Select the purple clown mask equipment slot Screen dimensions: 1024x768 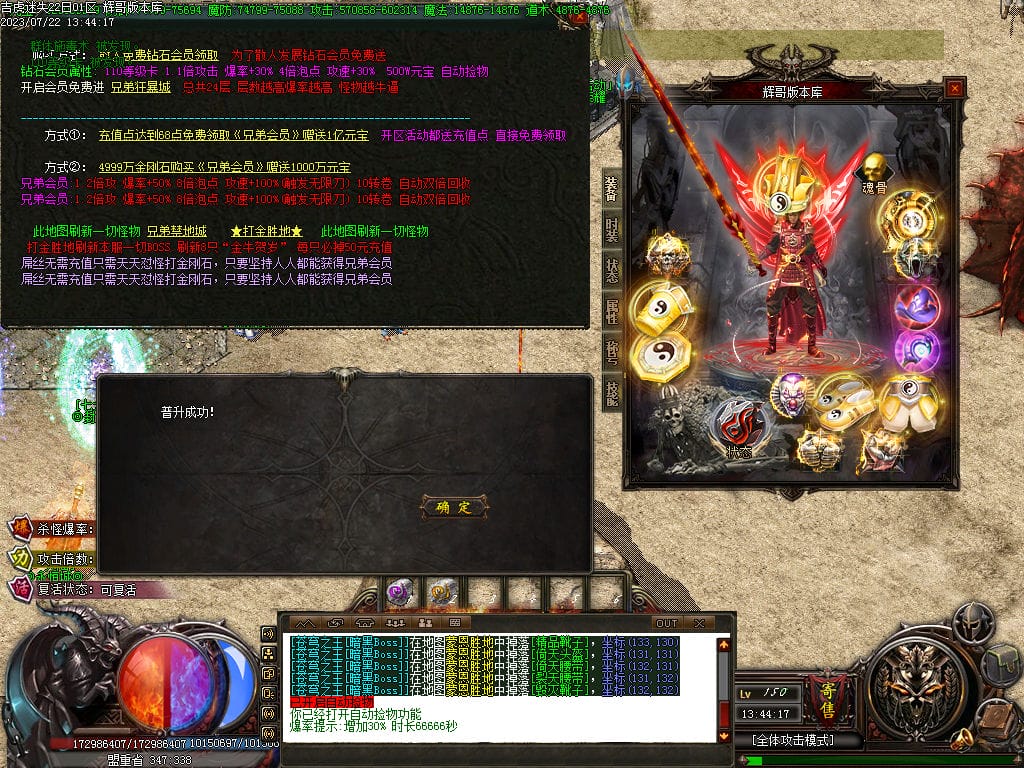(x=793, y=394)
